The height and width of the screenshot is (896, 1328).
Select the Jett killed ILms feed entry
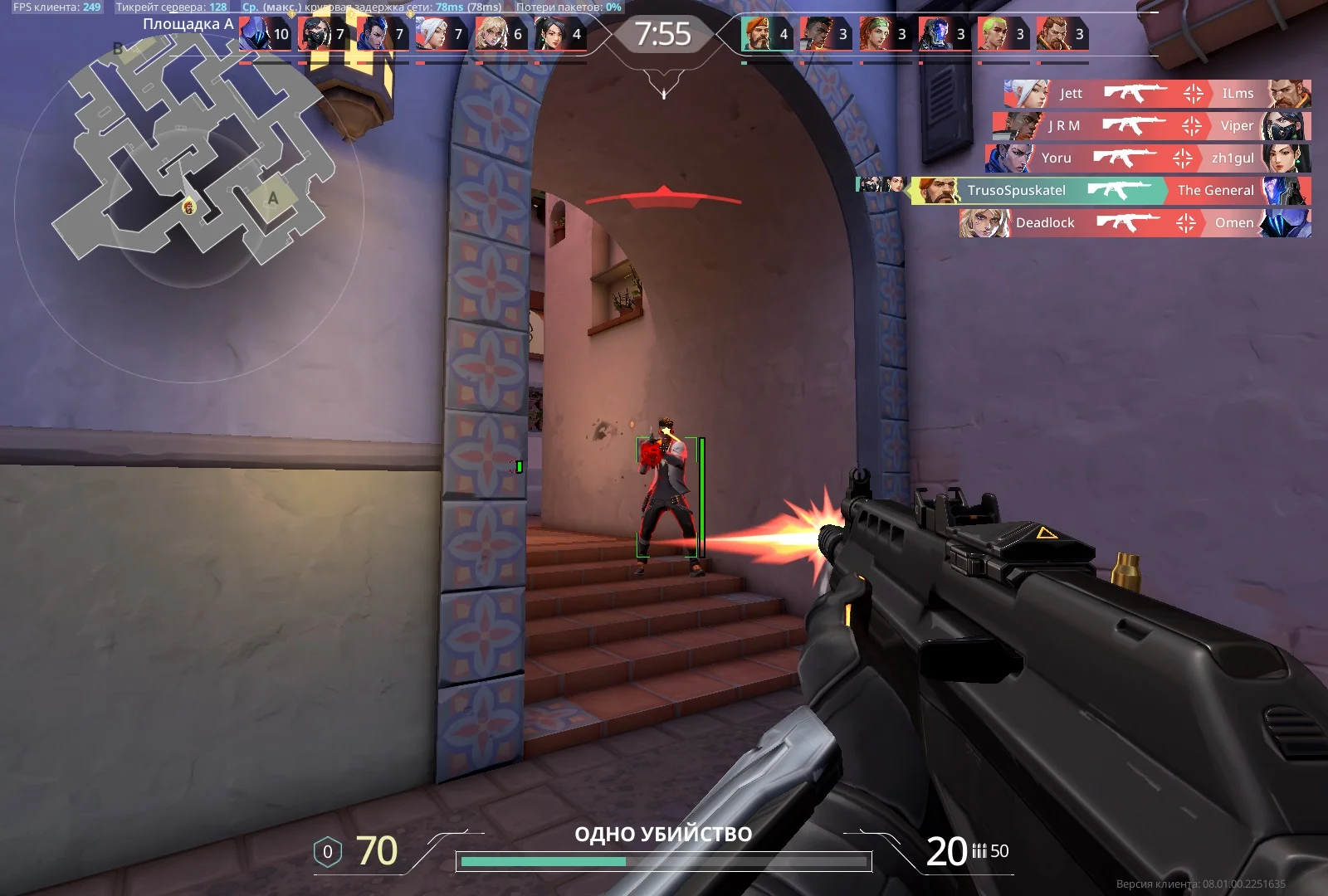coord(1157,94)
